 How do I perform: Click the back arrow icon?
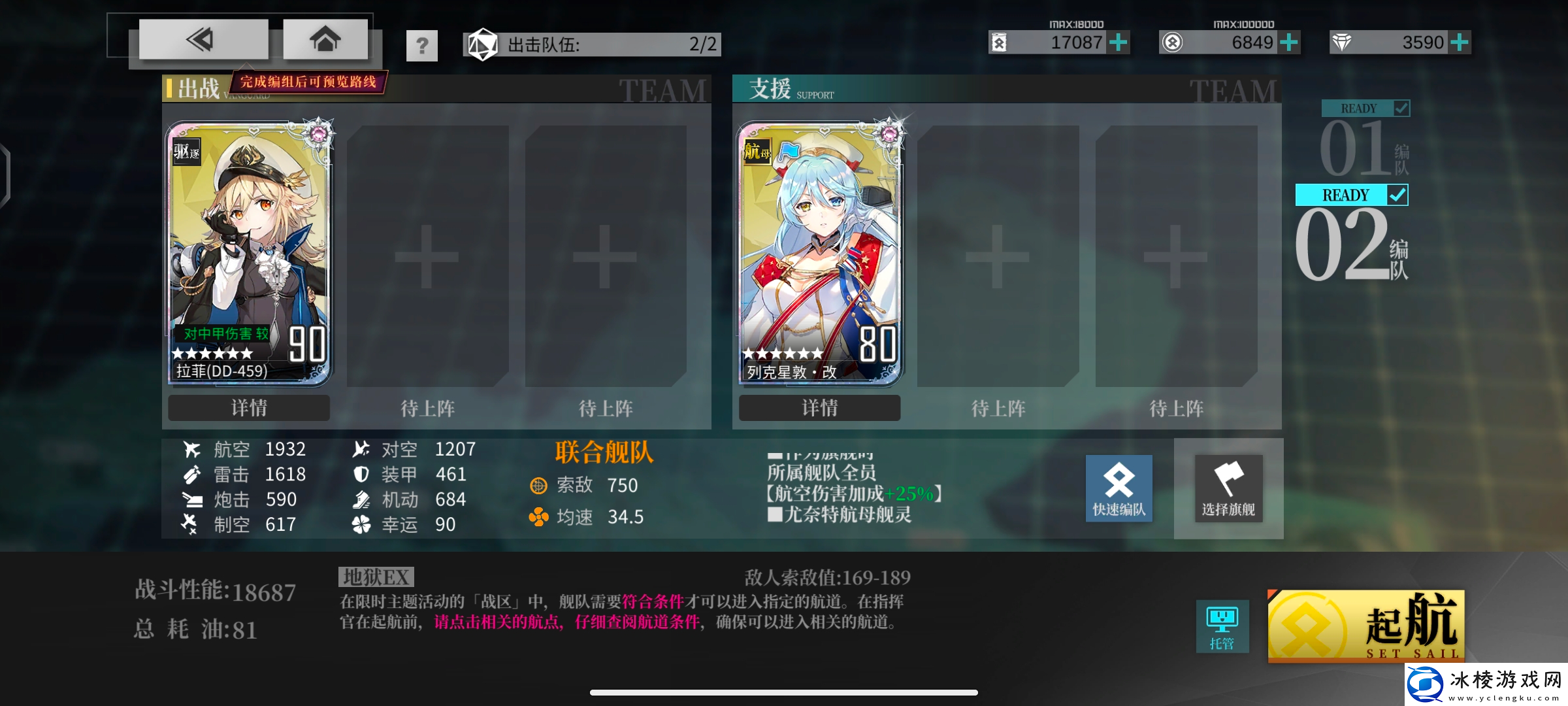point(203,39)
